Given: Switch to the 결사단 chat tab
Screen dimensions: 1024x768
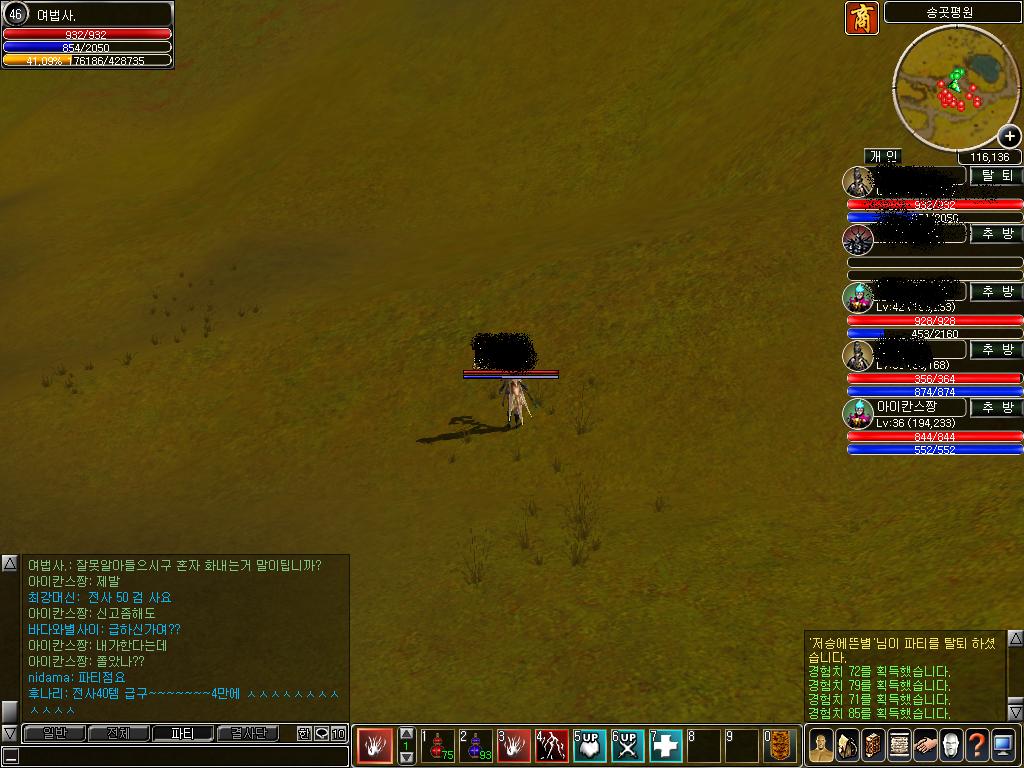Looking at the screenshot, I should [x=248, y=733].
